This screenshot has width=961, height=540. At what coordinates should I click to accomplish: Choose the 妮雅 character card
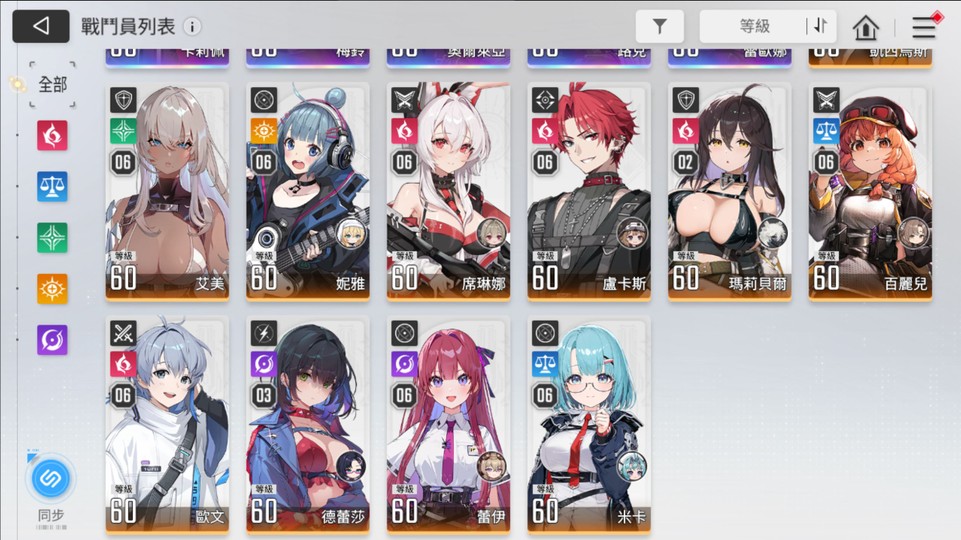coord(307,190)
